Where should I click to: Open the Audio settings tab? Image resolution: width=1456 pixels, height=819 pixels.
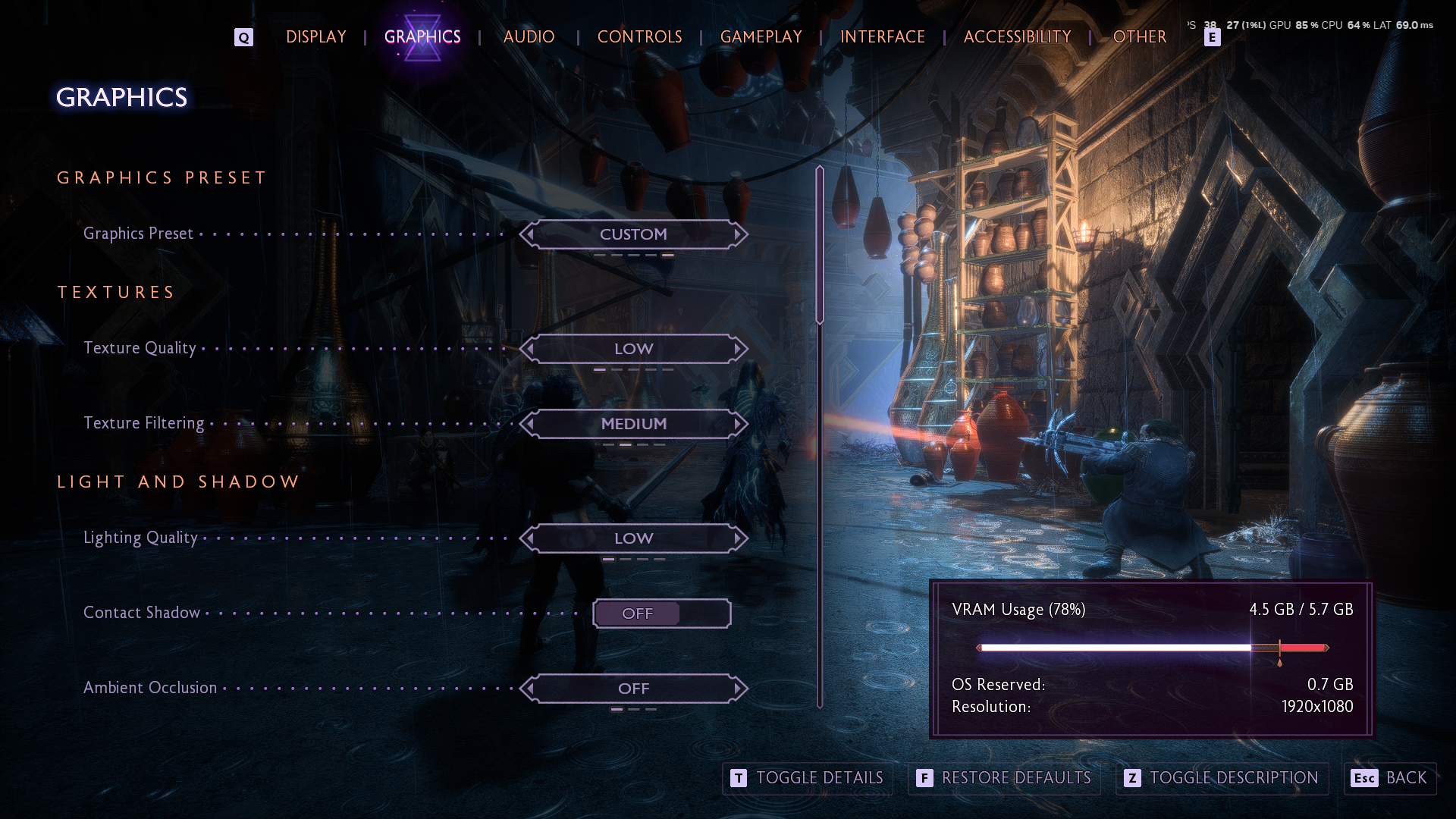pyautogui.click(x=529, y=36)
